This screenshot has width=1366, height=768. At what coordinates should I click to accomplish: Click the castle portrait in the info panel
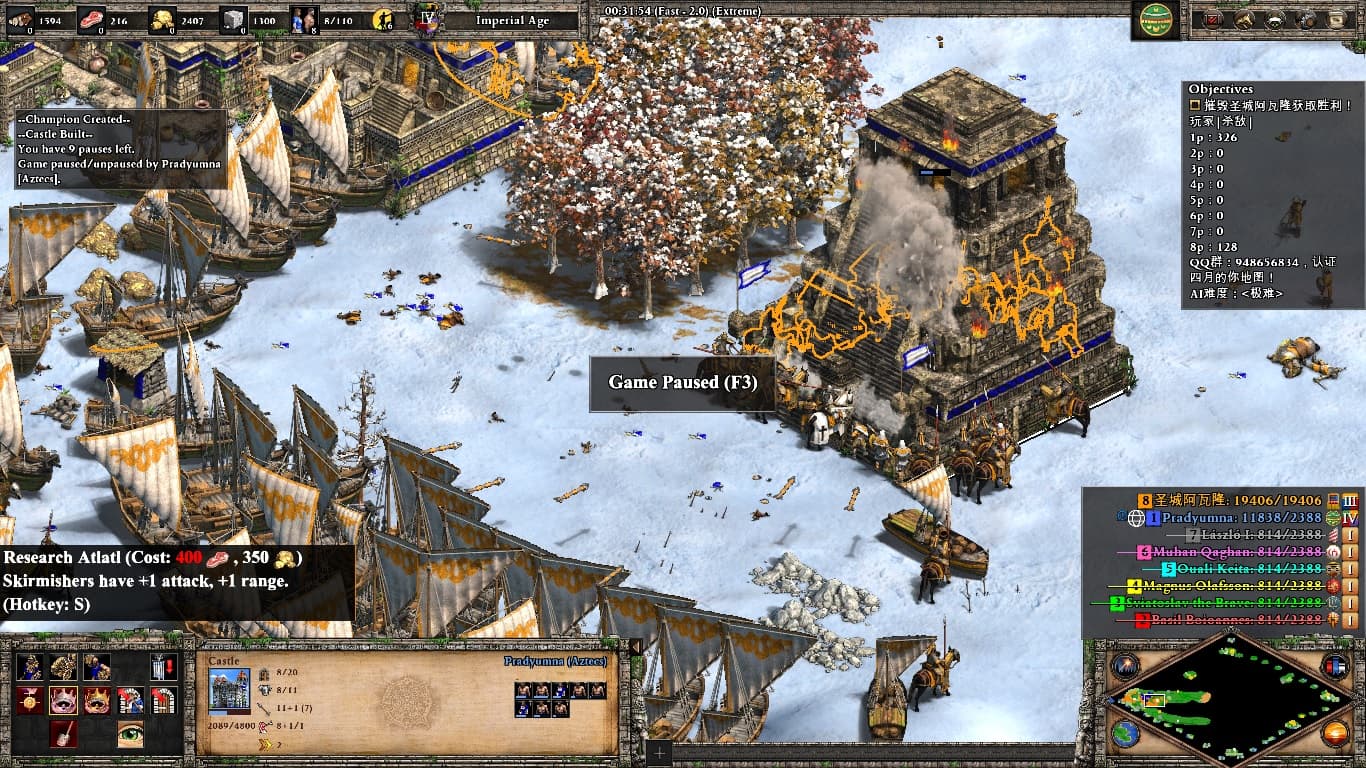[229, 690]
